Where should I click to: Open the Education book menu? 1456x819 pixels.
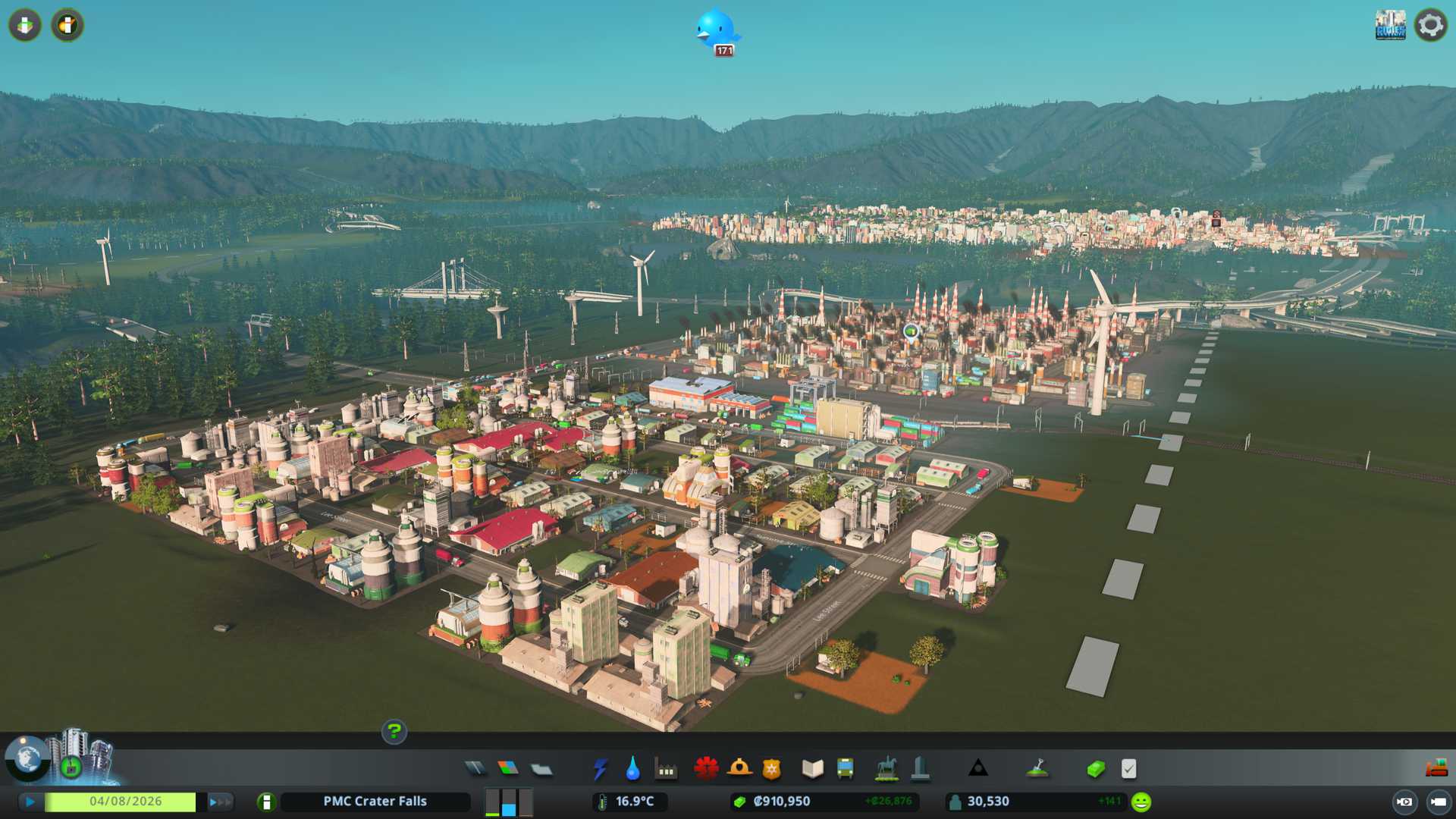pos(812,769)
